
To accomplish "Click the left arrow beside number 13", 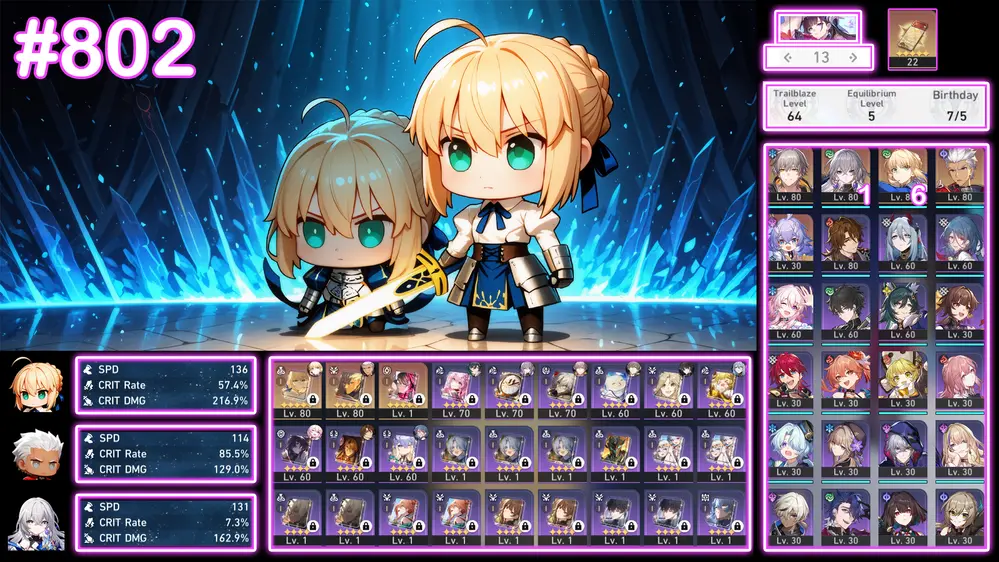I will (x=787, y=57).
